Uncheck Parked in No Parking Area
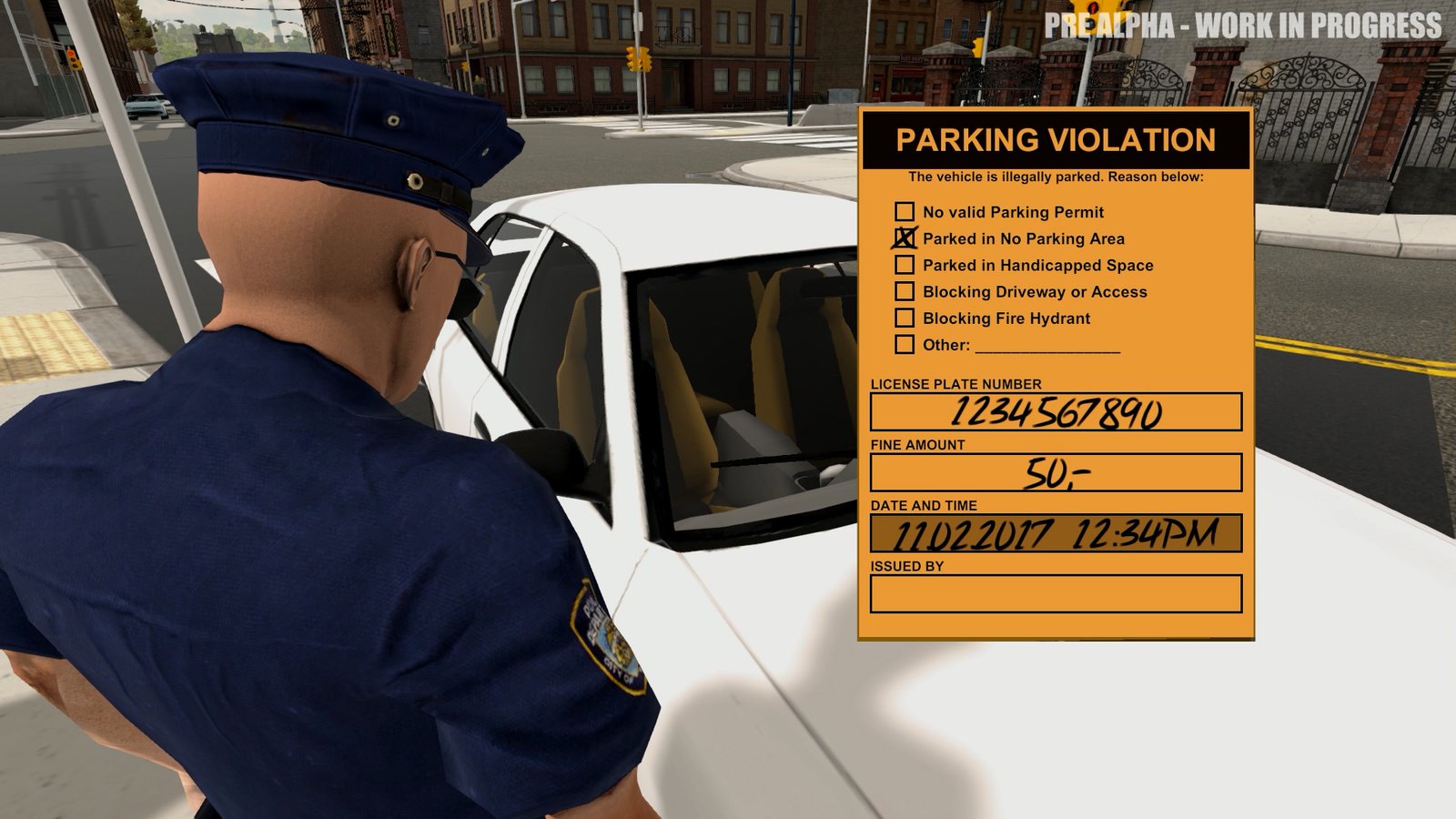The width and height of the screenshot is (1456, 819). pyautogui.click(x=903, y=238)
